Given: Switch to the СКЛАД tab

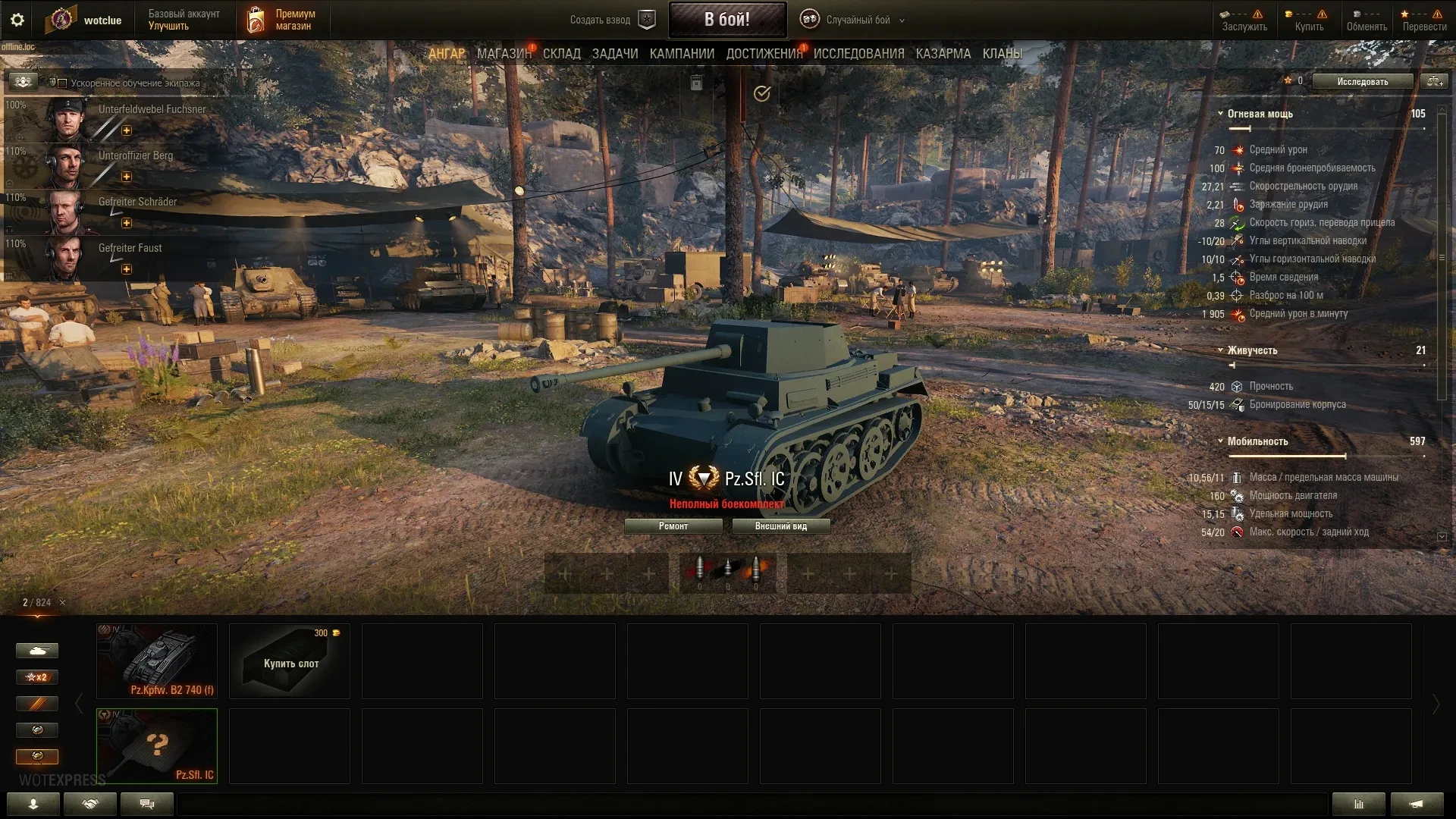Looking at the screenshot, I should point(561,54).
